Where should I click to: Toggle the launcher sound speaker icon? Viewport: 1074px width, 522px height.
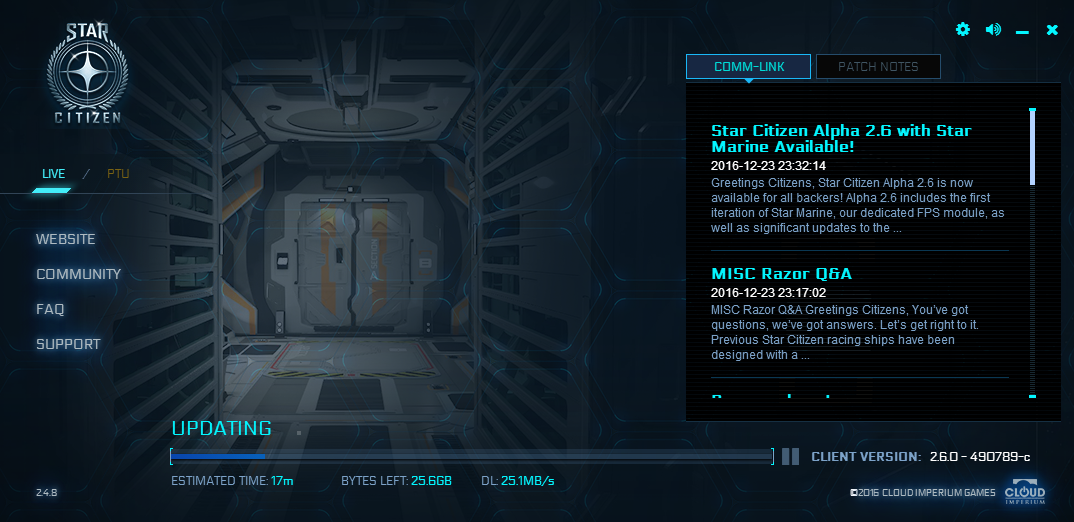point(993,30)
